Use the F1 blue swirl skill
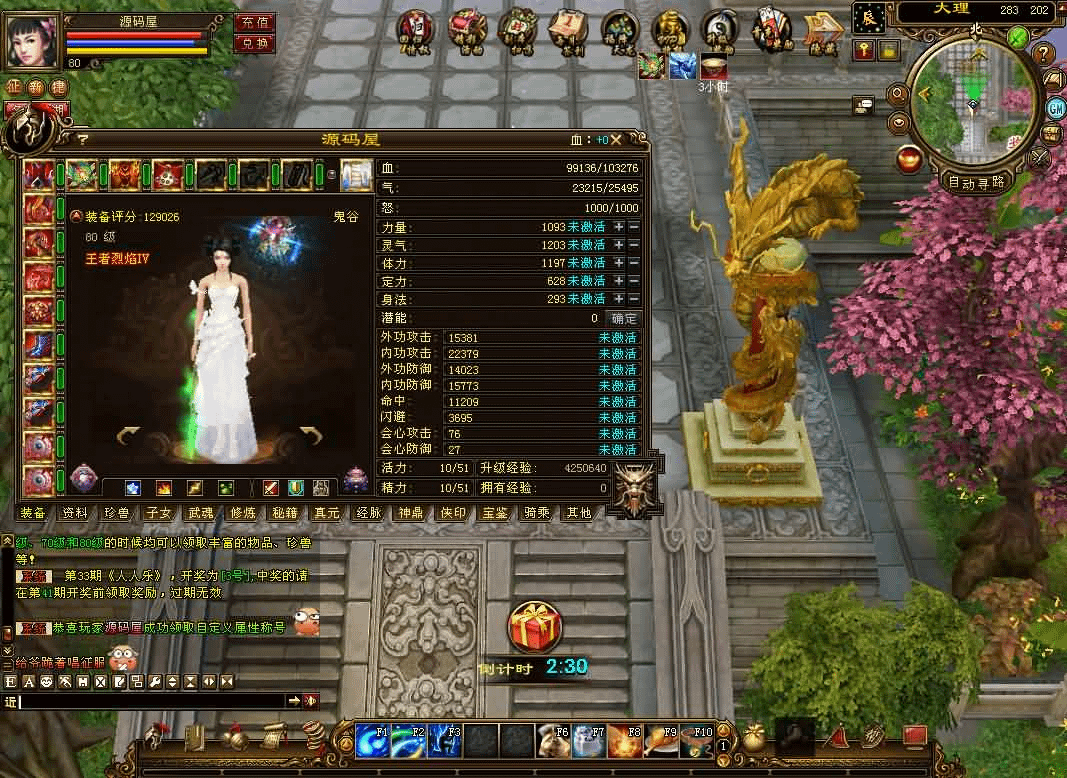The width and height of the screenshot is (1067, 778). [x=372, y=741]
